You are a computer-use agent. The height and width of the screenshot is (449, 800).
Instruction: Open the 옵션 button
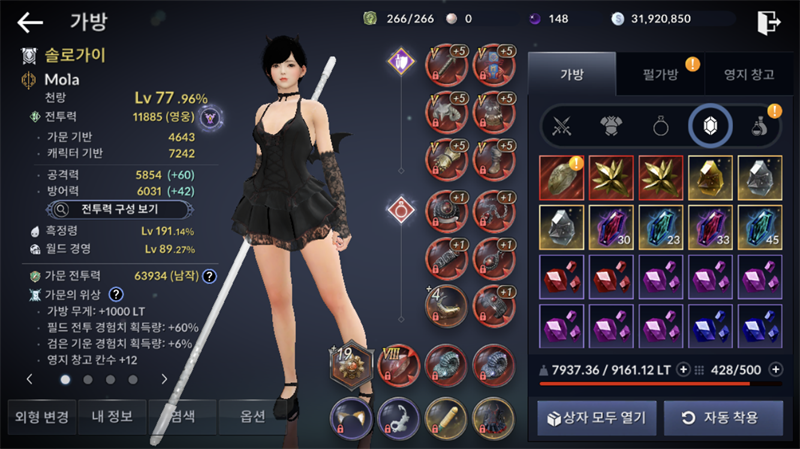253,416
